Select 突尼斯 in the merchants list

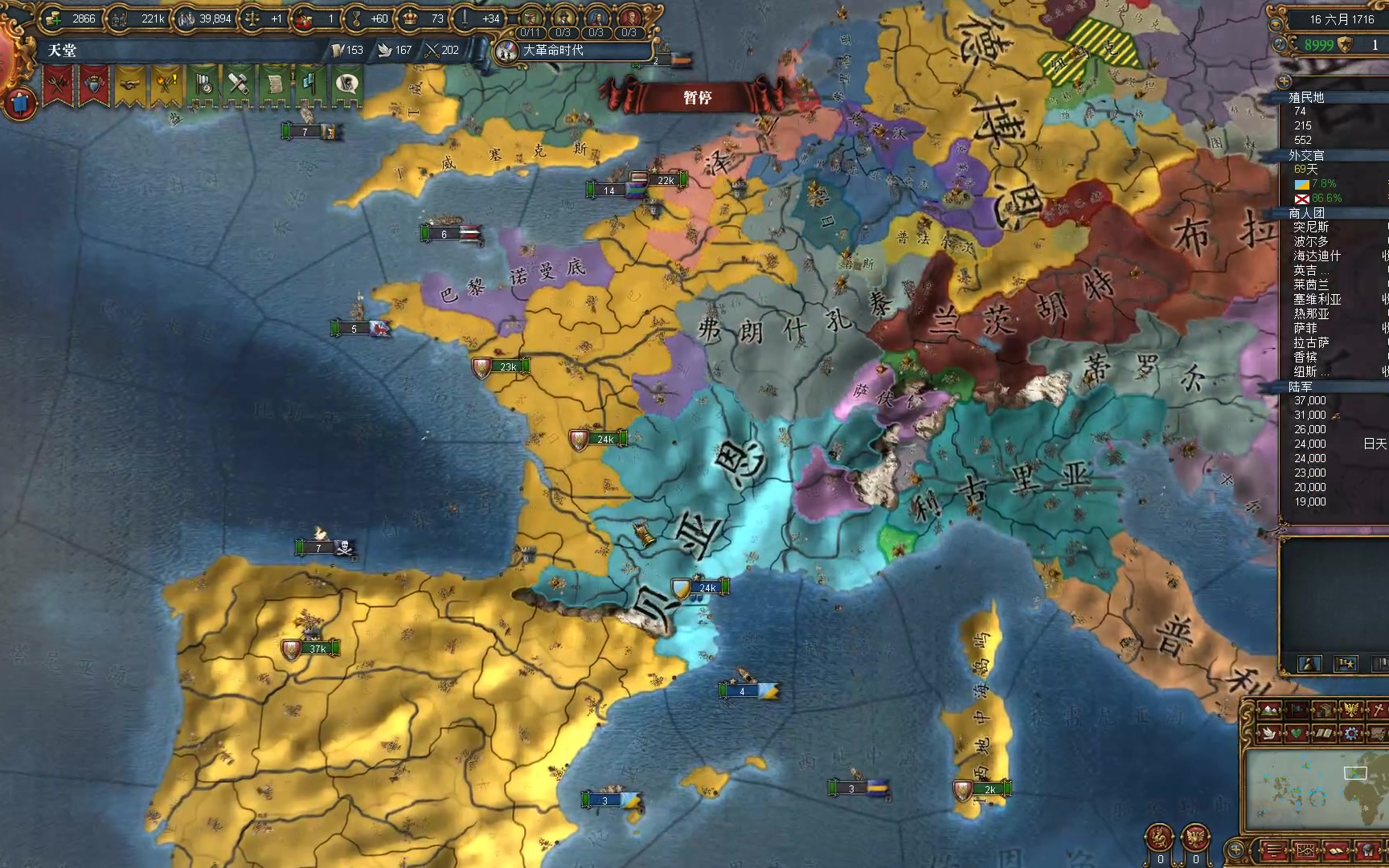tap(1311, 227)
